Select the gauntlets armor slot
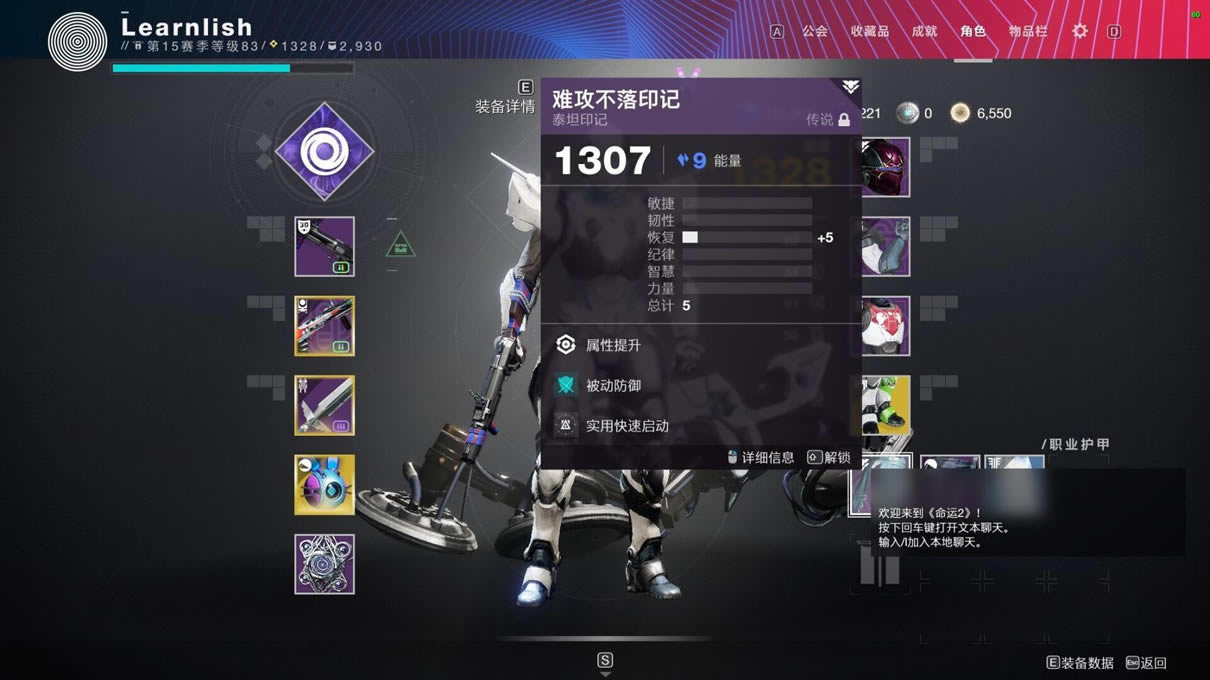Image resolution: width=1210 pixels, height=680 pixels. tap(886, 246)
